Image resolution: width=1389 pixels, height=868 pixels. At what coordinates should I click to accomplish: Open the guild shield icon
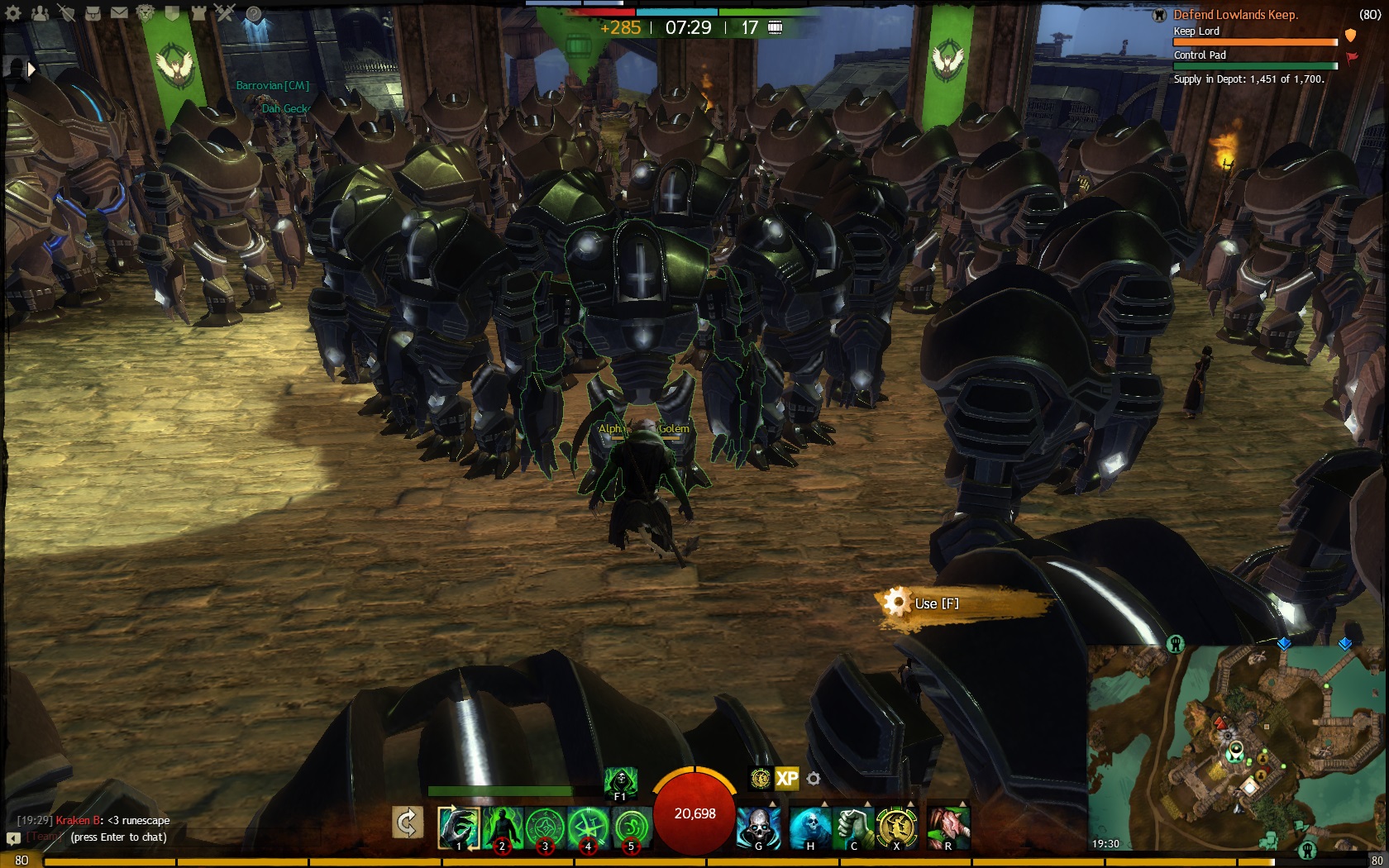click(173, 13)
